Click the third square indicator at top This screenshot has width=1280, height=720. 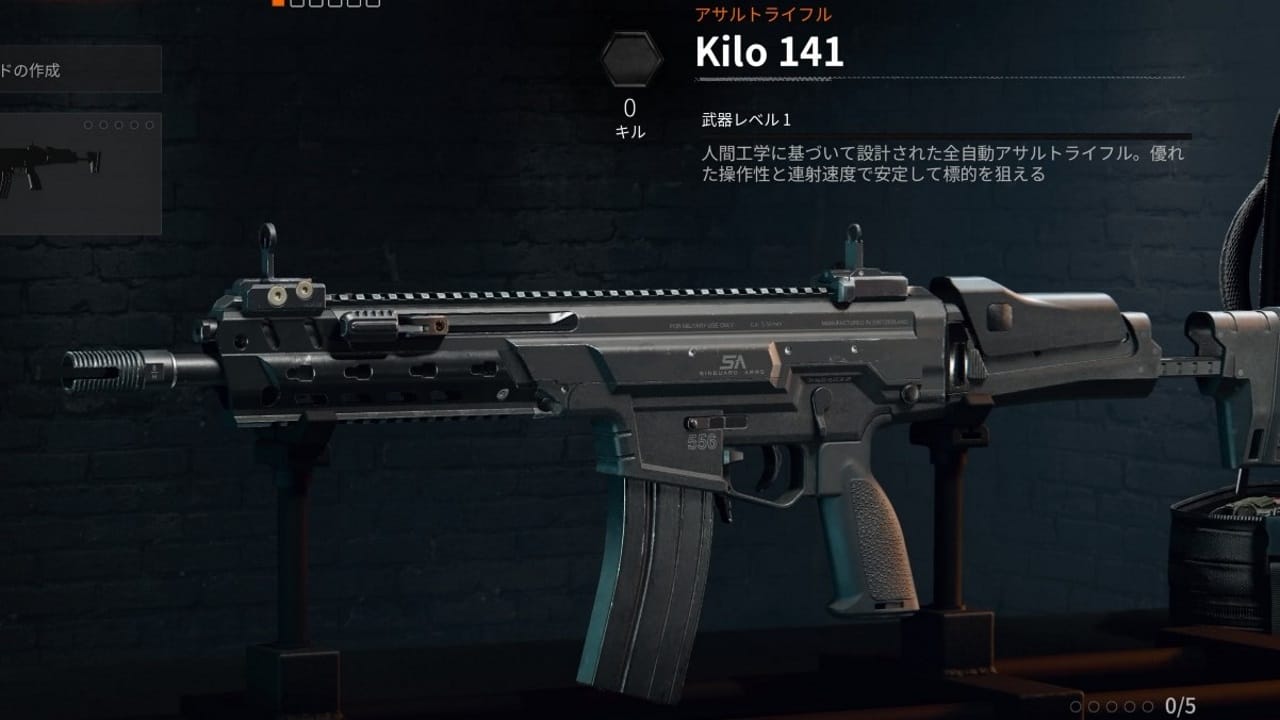coord(316,6)
